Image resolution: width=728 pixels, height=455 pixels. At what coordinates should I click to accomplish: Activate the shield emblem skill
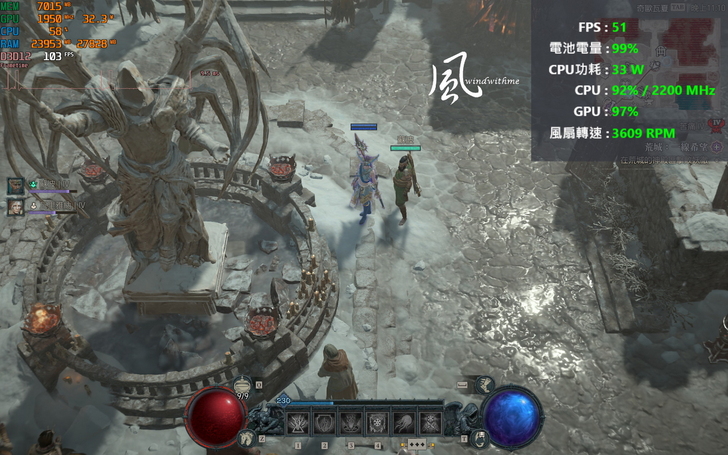(x=324, y=423)
